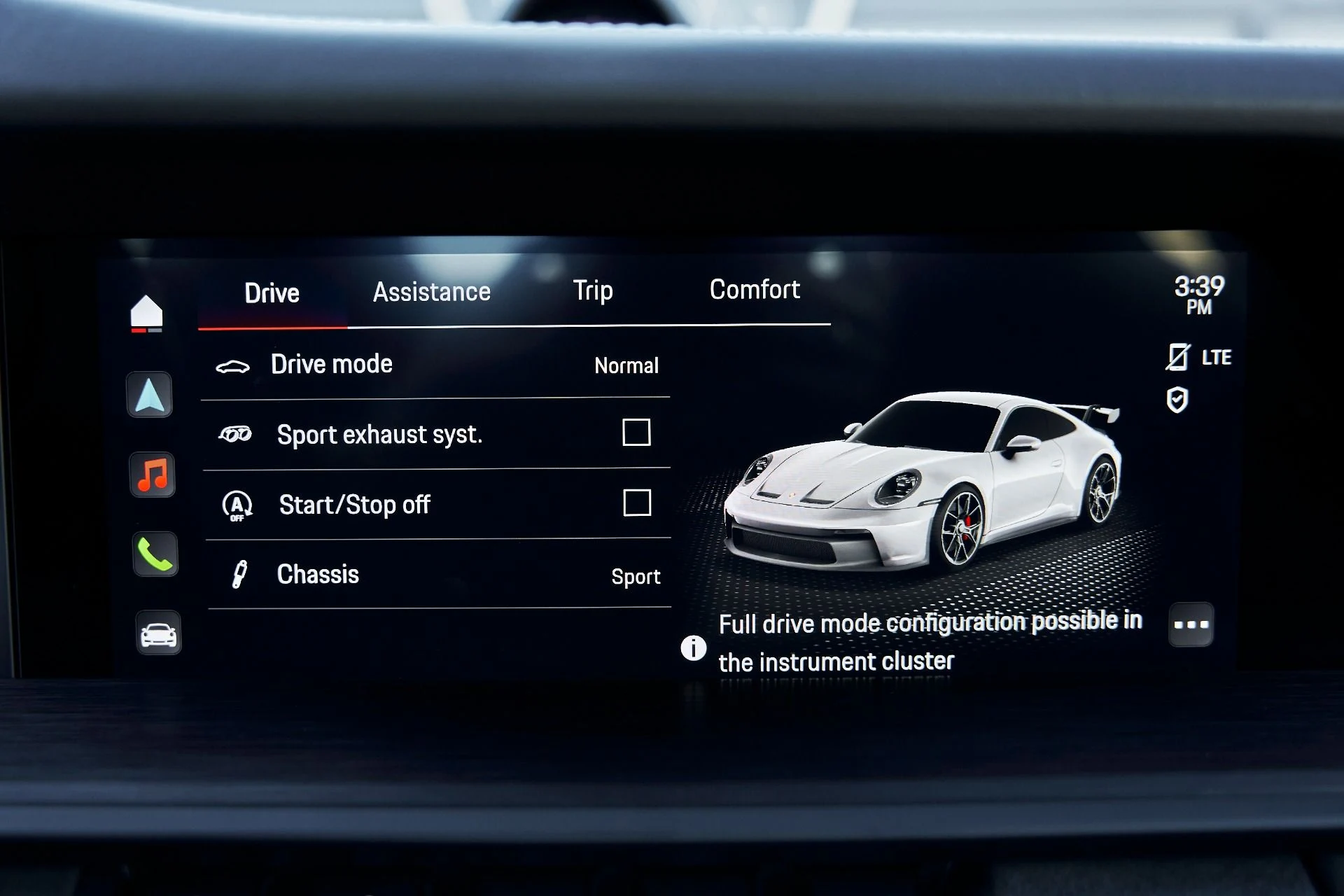Go to the home screen icon

coord(146,312)
